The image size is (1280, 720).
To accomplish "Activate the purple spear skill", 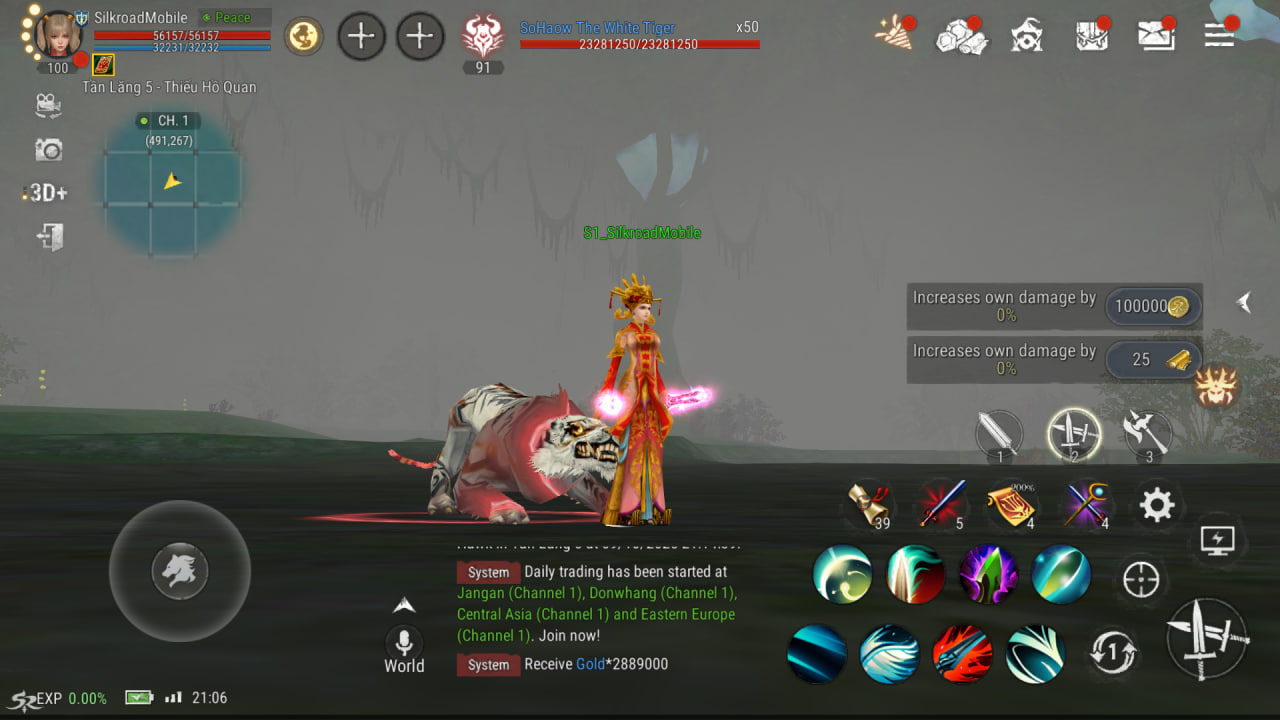I will (x=988, y=575).
